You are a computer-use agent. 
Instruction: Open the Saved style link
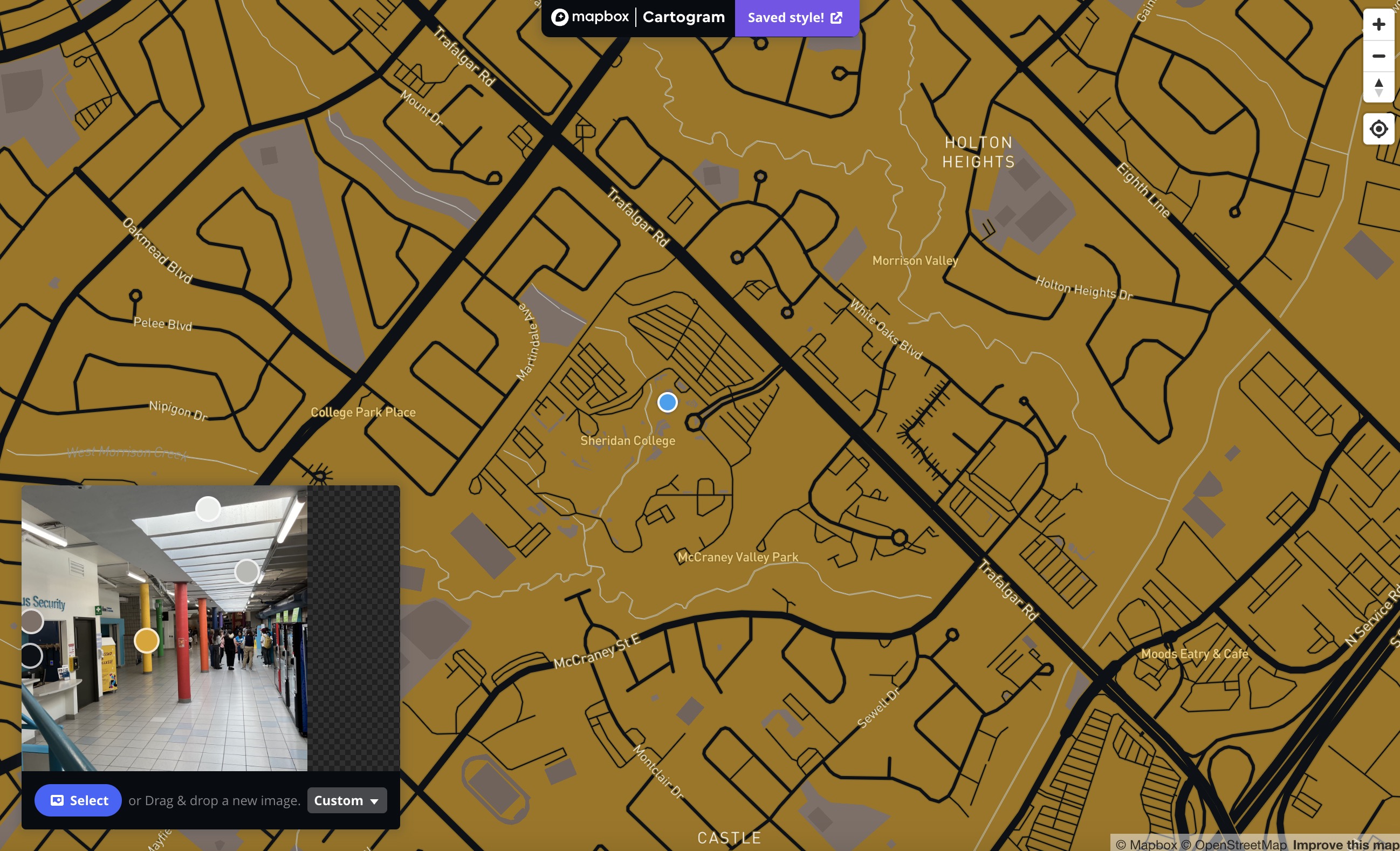[795, 18]
